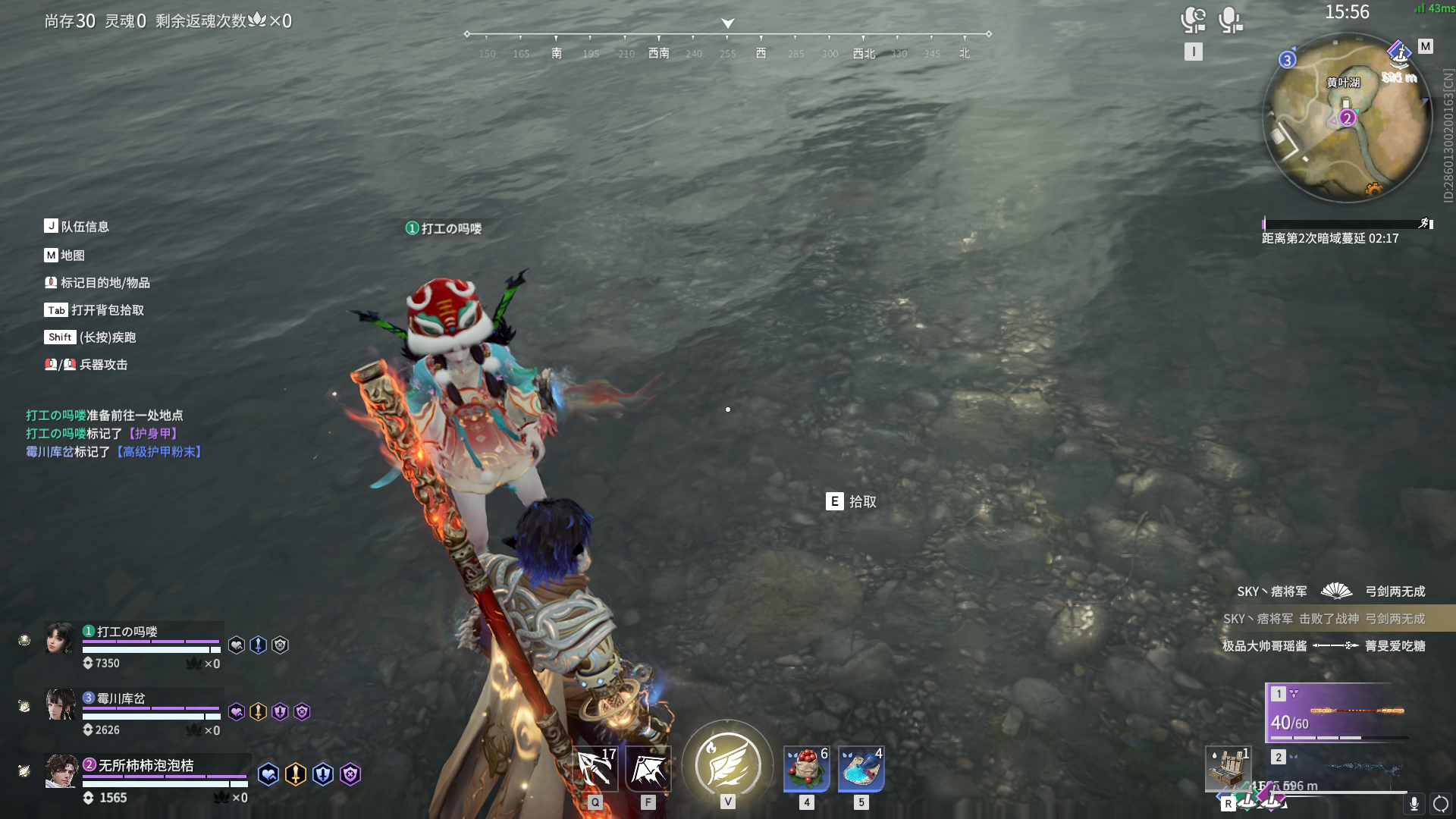Use the blue armor powder item
The height and width of the screenshot is (819, 1456).
click(x=861, y=768)
